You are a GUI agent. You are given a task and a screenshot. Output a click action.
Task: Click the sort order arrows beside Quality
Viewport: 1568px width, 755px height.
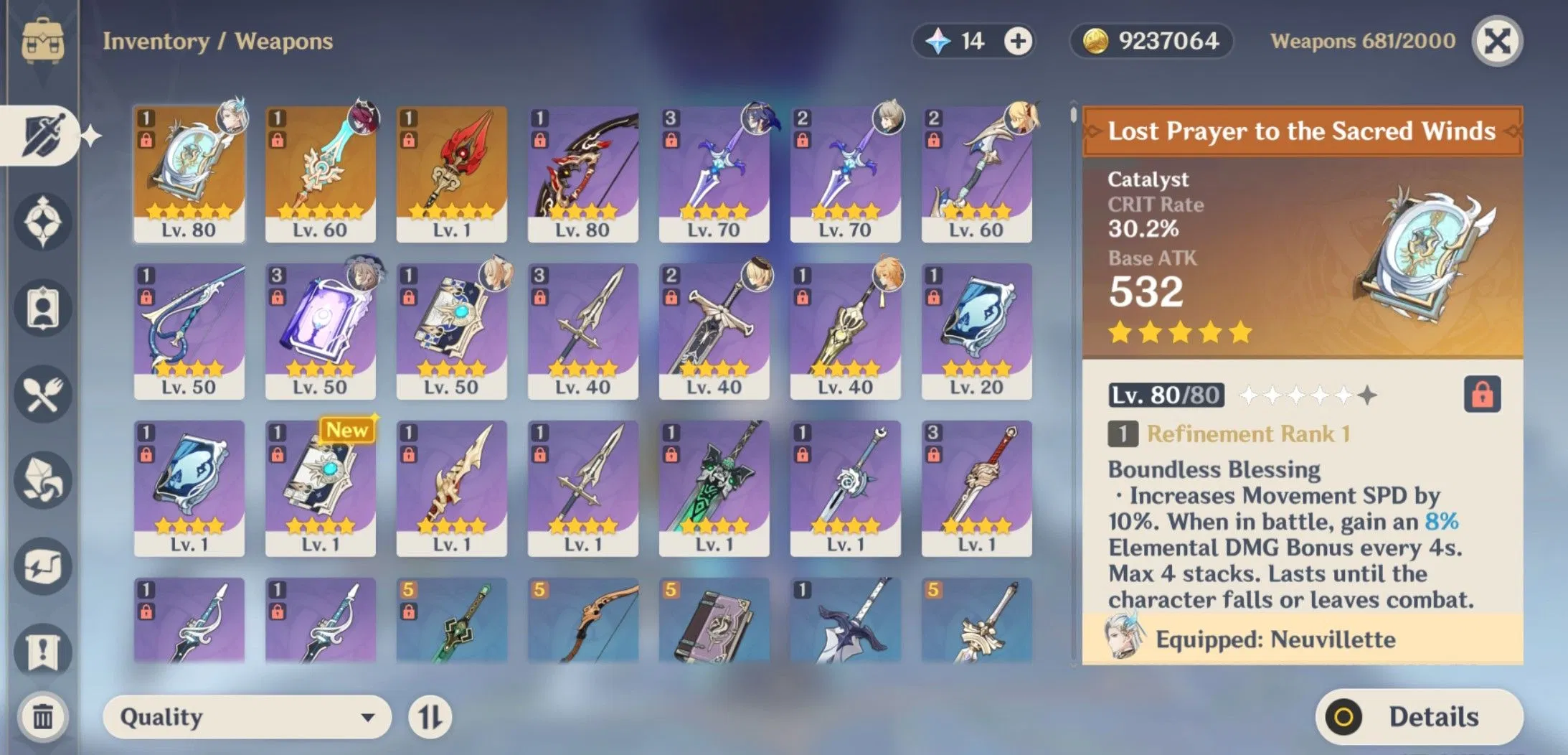coord(430,716)
